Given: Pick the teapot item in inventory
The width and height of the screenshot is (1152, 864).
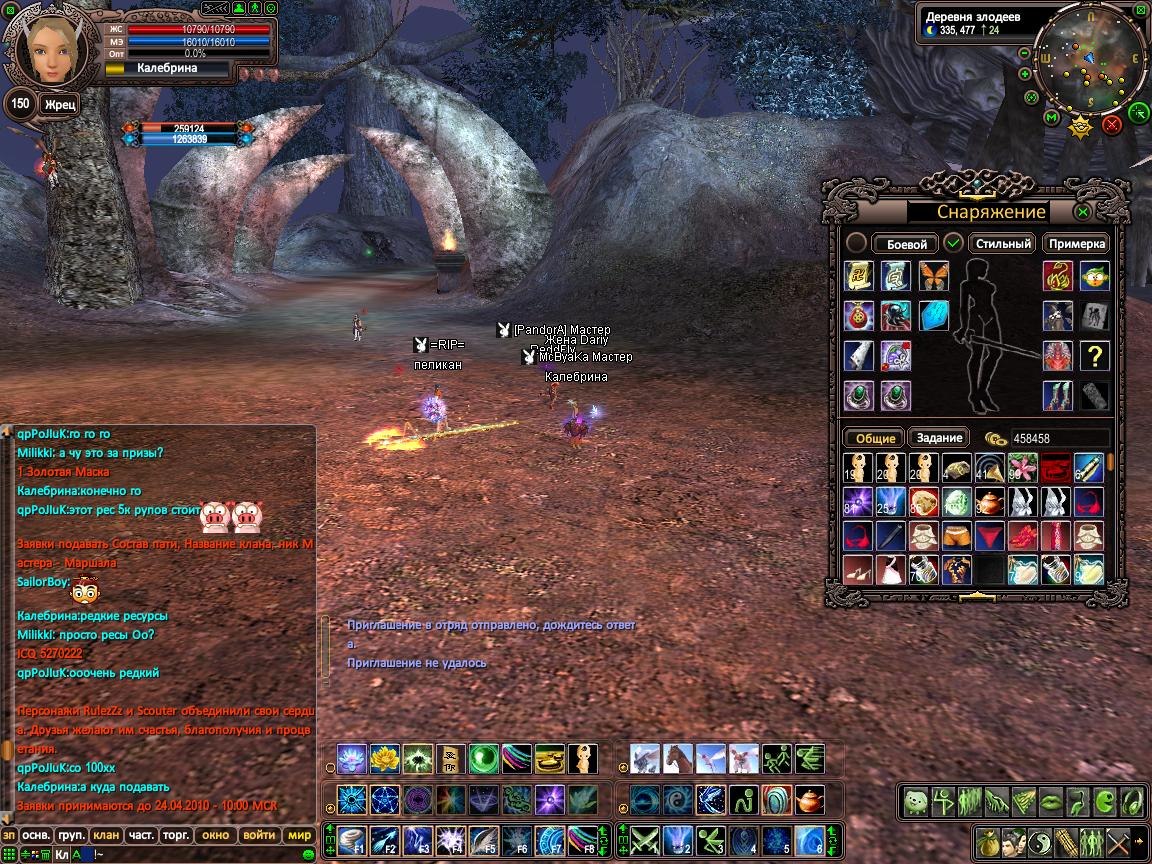Looking at the screenshot, I should point(991,501).
